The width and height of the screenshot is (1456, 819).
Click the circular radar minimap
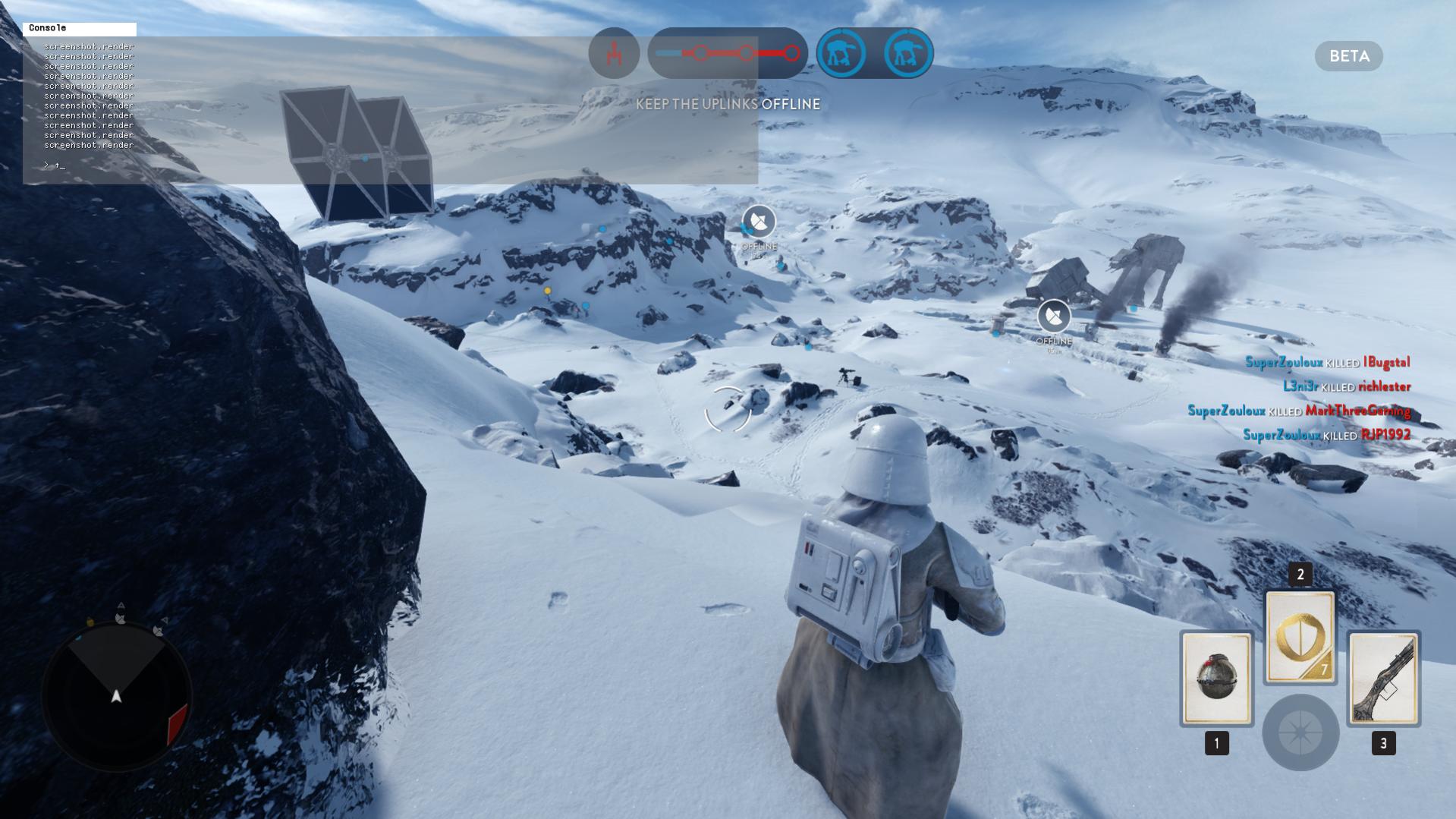pyautogui.click(x=116, y=696)
